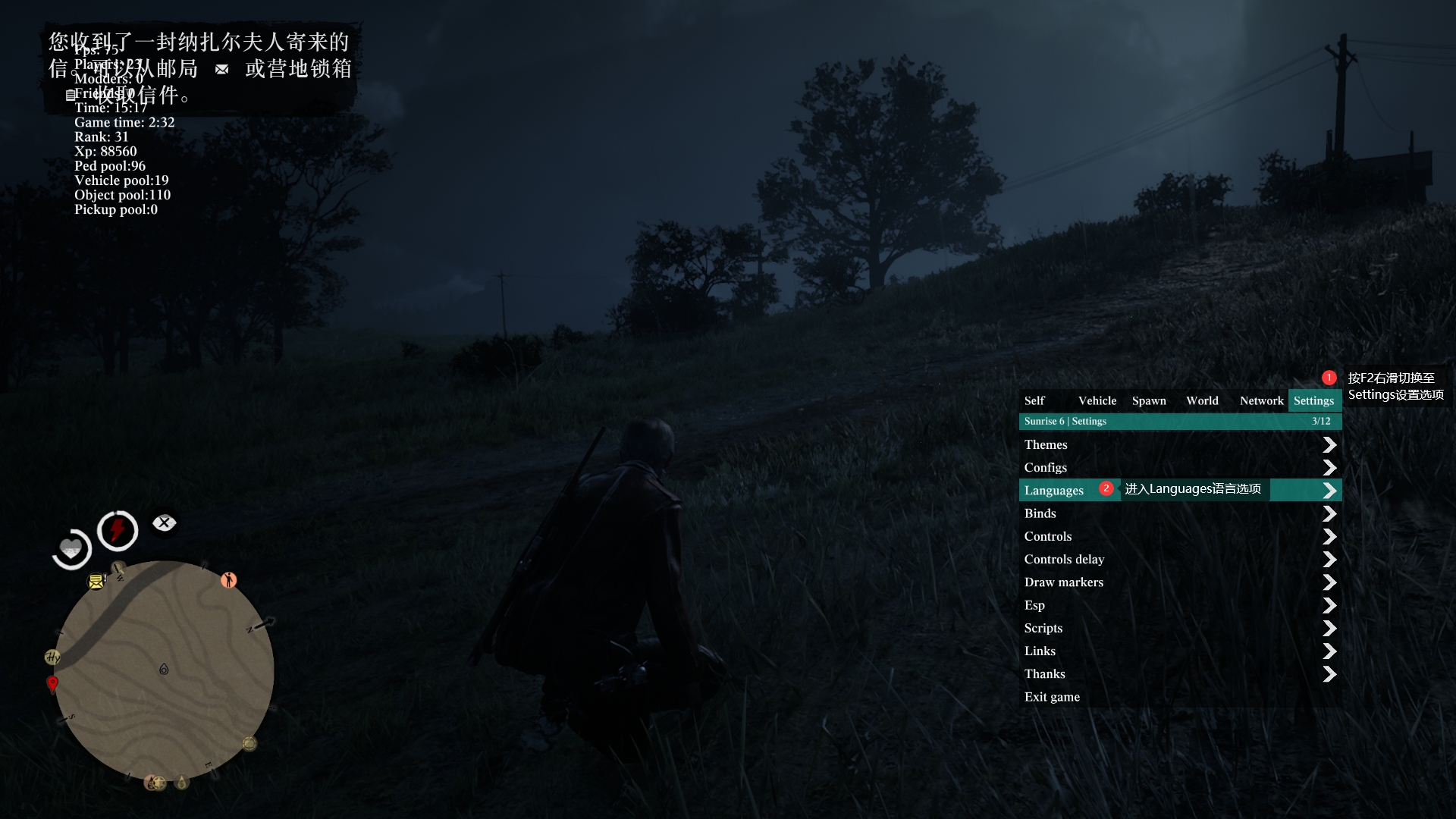Enter the Languages submenu

point(1054,491)
